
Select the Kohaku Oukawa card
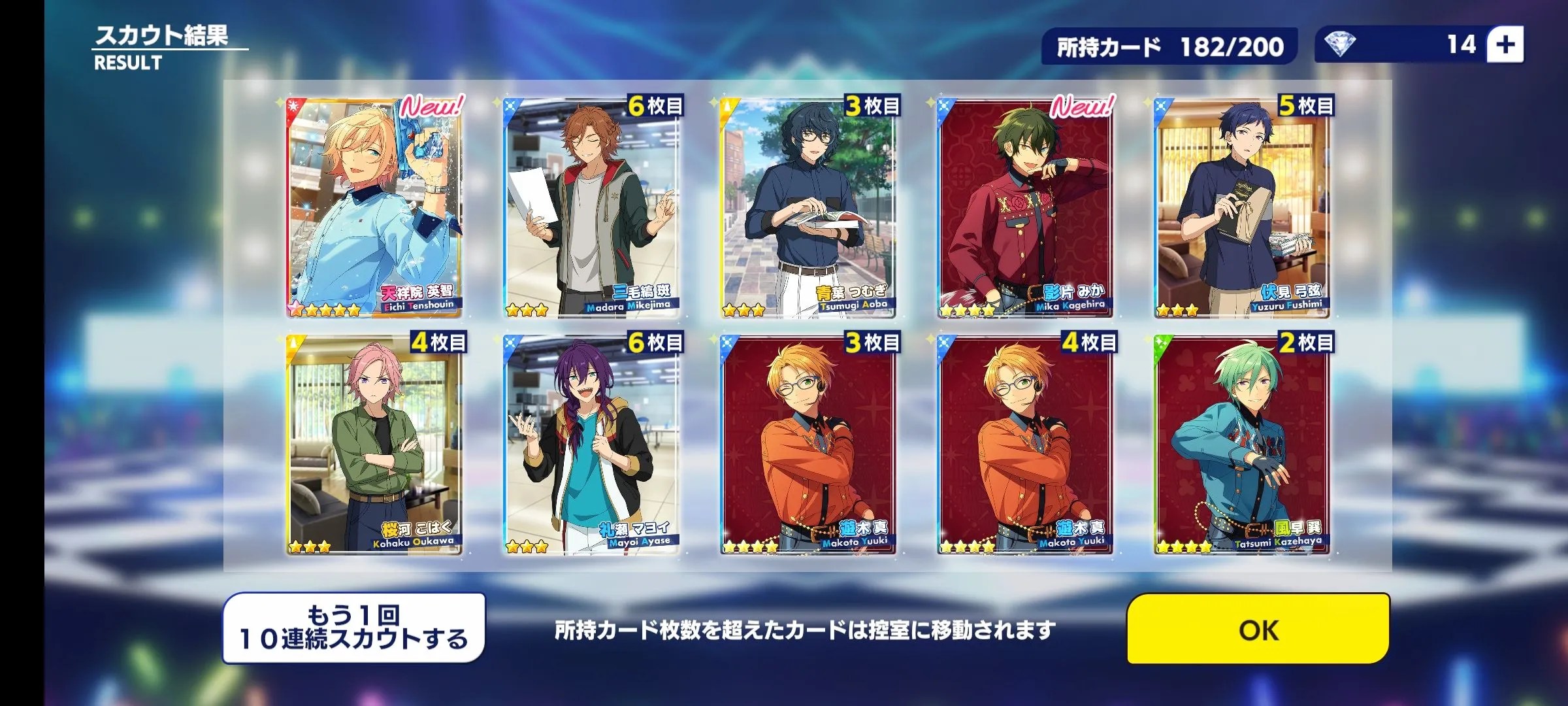[374, 445]
